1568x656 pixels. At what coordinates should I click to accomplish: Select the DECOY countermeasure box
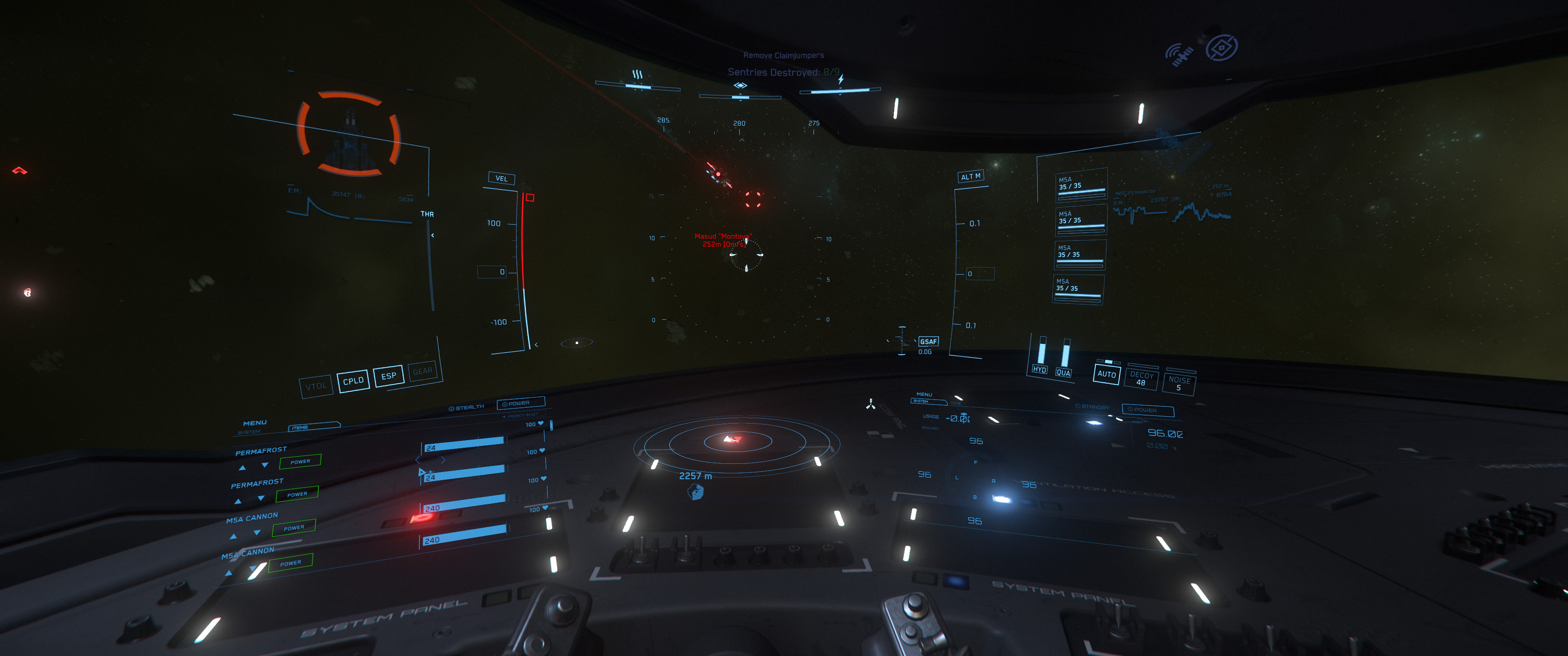click(1141, 379)
